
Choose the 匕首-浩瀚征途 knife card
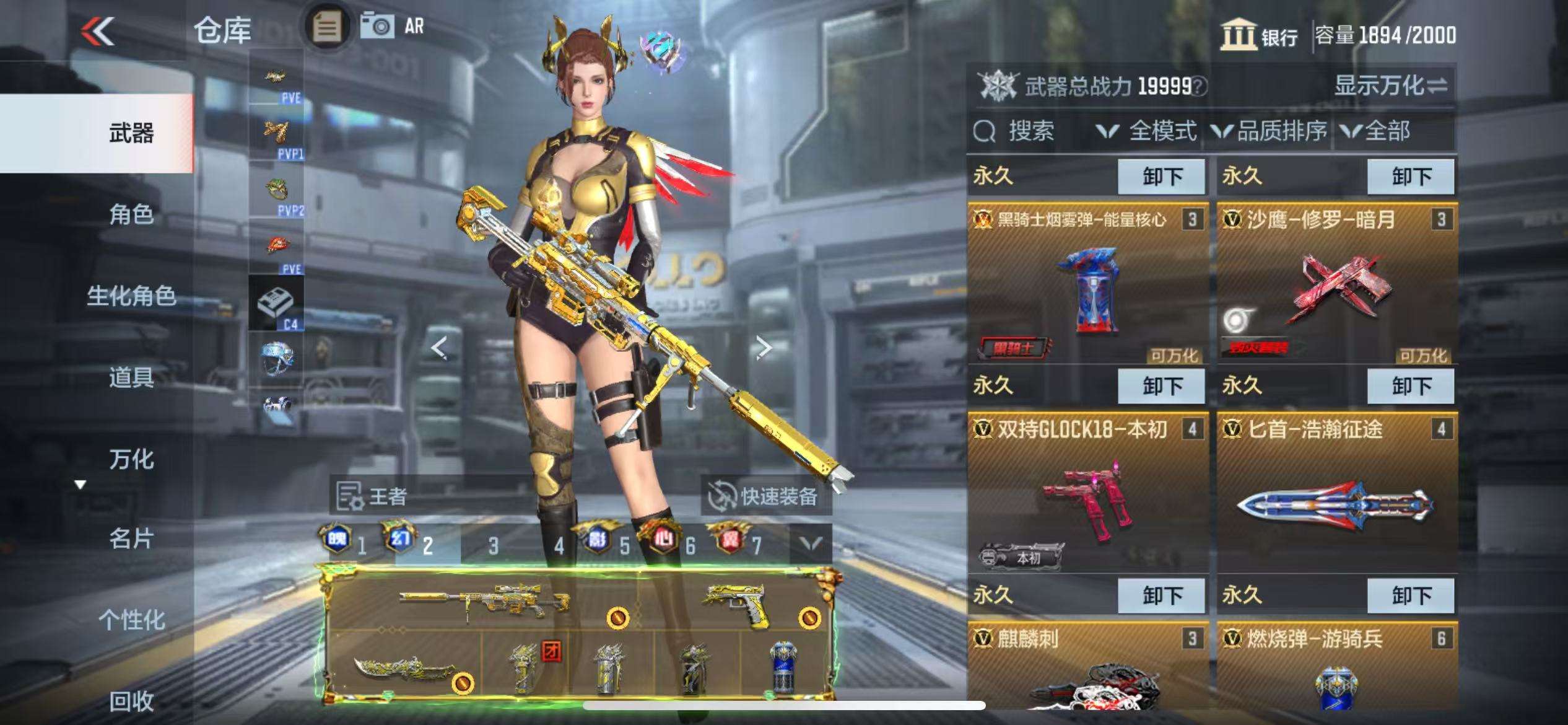1336,493
